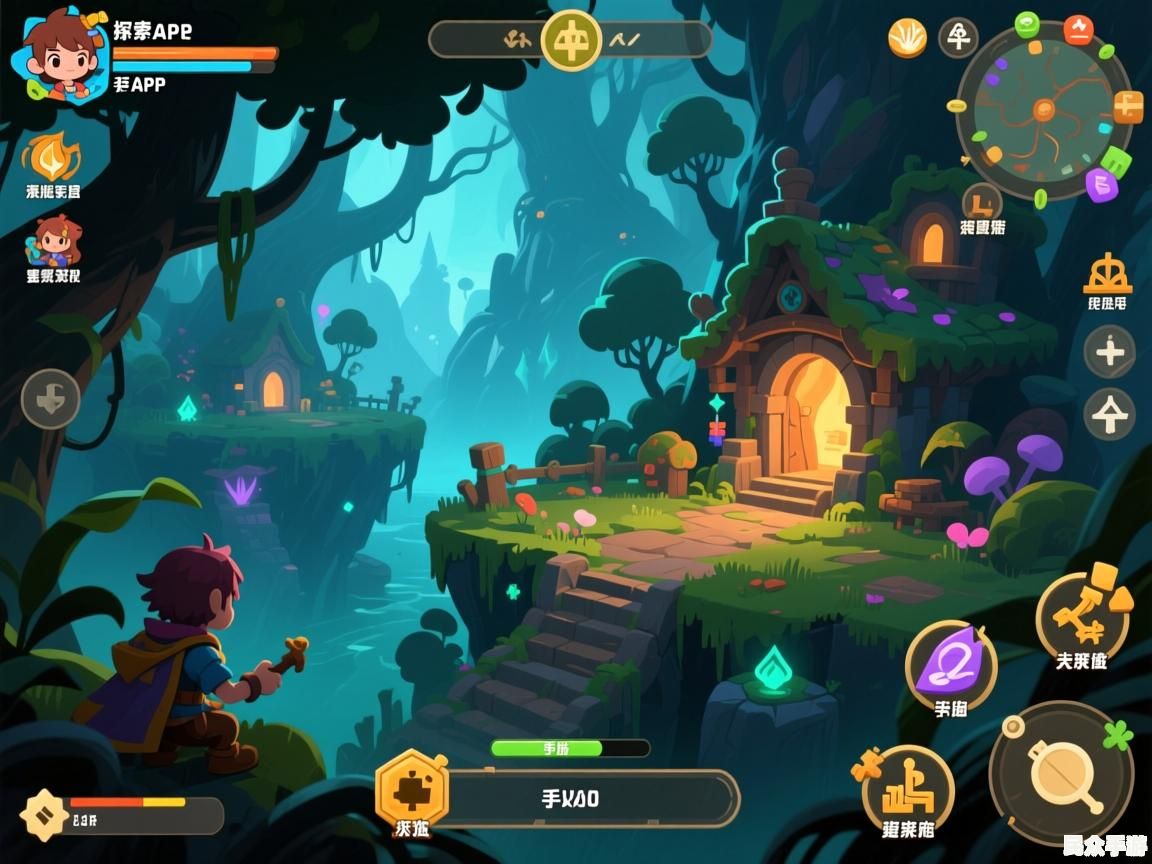Open the companion character portrait icon
Image resolution: width=1152 pixels, height=864 pixels.
[54, 241]
